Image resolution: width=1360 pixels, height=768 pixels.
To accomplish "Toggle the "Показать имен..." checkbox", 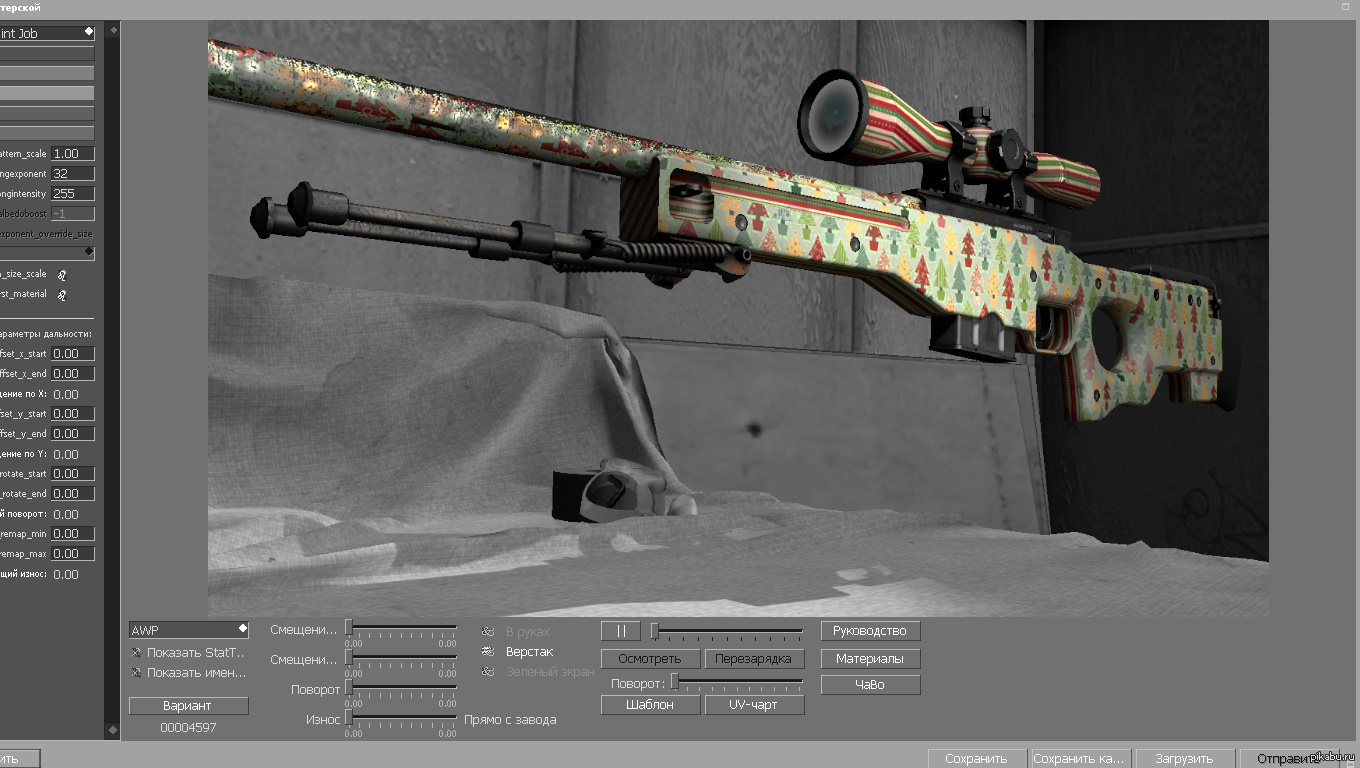I will coord(136,672).
